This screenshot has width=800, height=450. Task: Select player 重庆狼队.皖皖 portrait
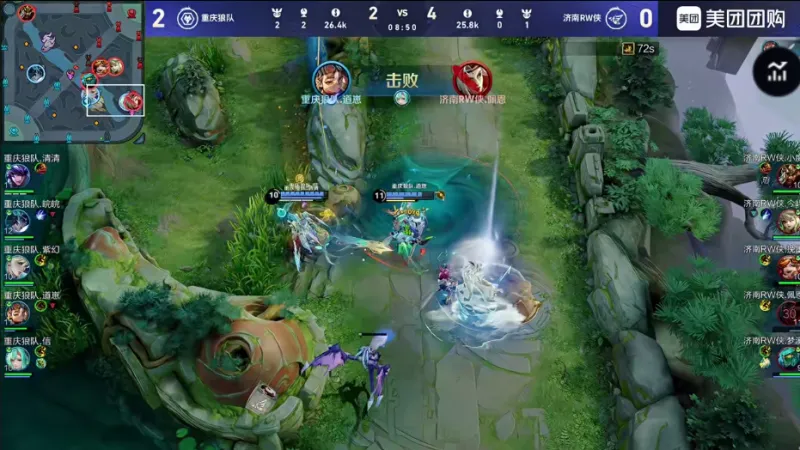(x=17, y=223)
